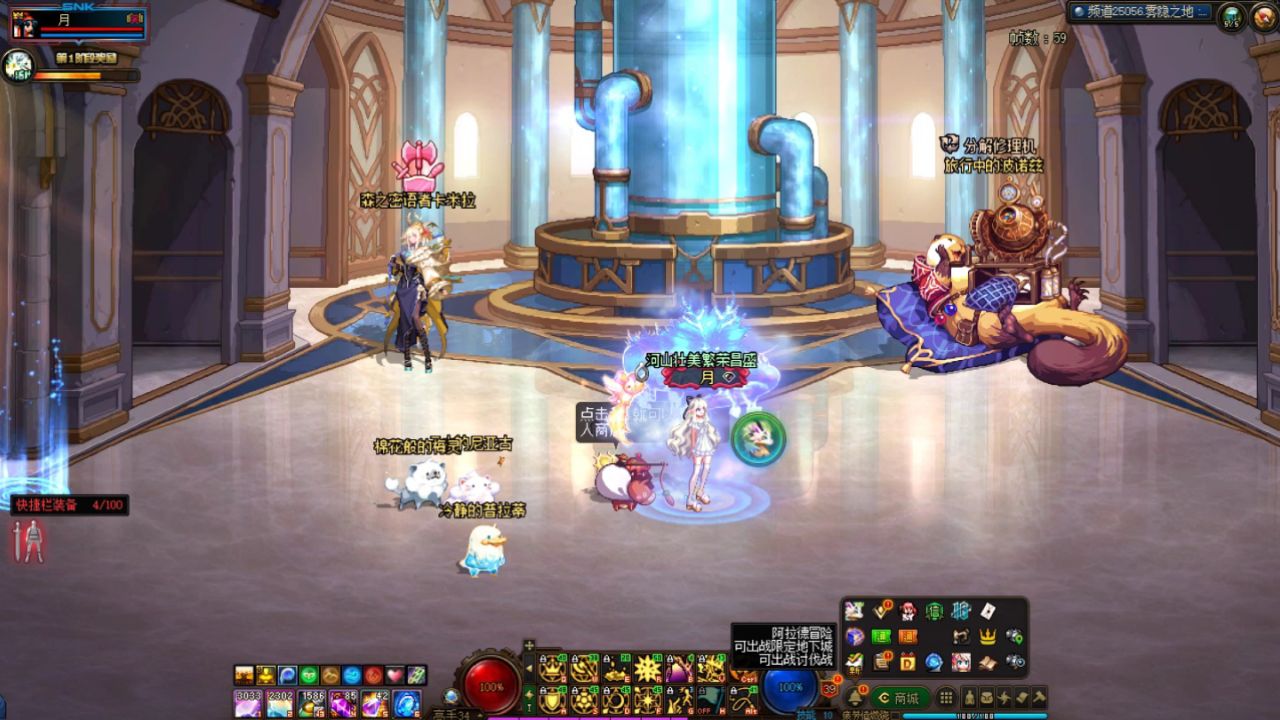Select the orange ticket icon
The width and height of the screenshot is (1280, 720).
tap(908, 637)
